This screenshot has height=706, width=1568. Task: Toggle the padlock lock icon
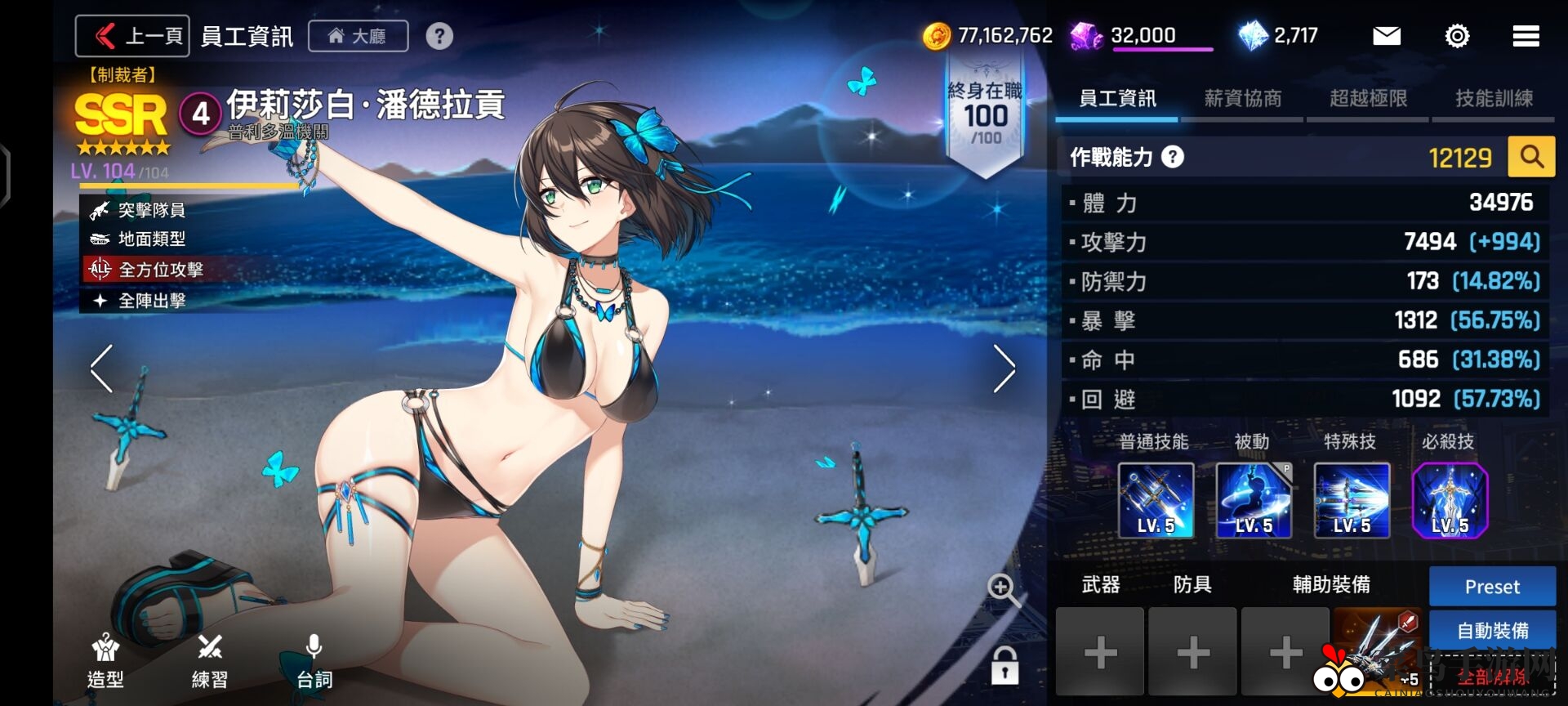click(1004, 665)
